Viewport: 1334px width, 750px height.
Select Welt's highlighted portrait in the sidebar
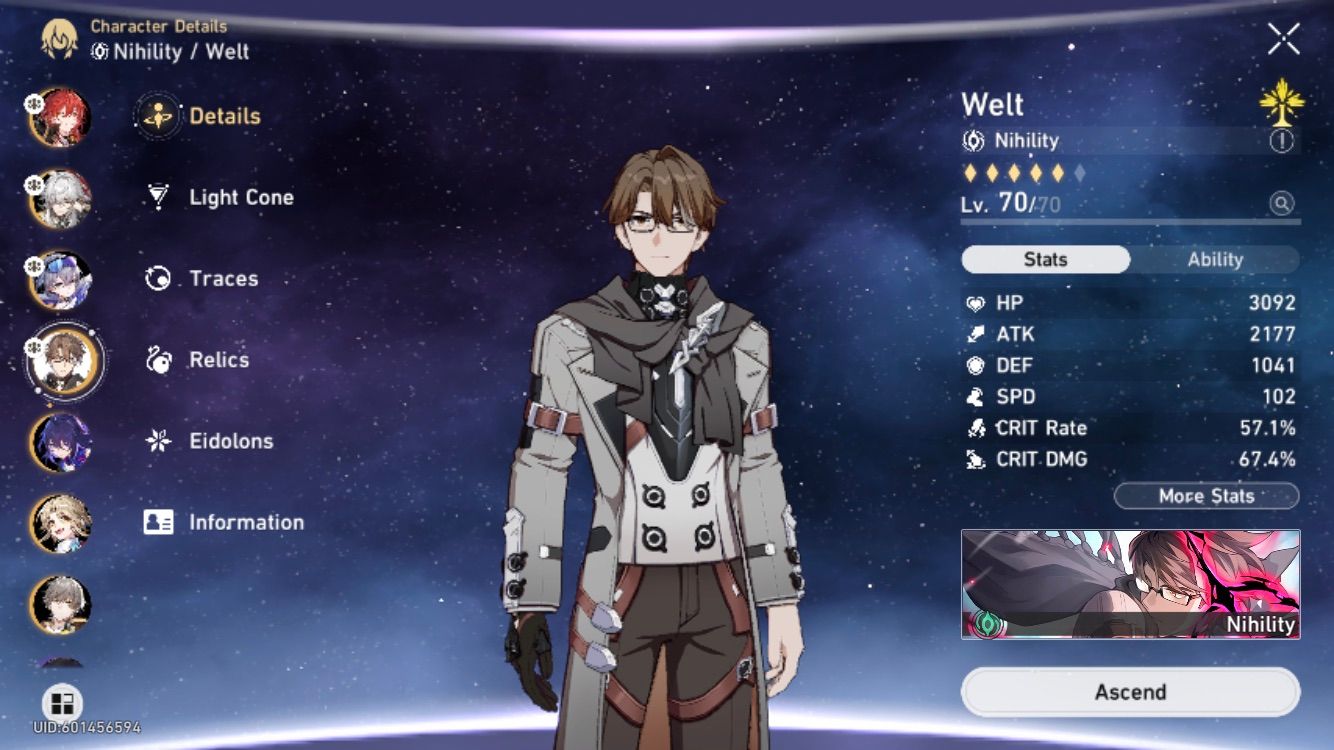[63, 360]
